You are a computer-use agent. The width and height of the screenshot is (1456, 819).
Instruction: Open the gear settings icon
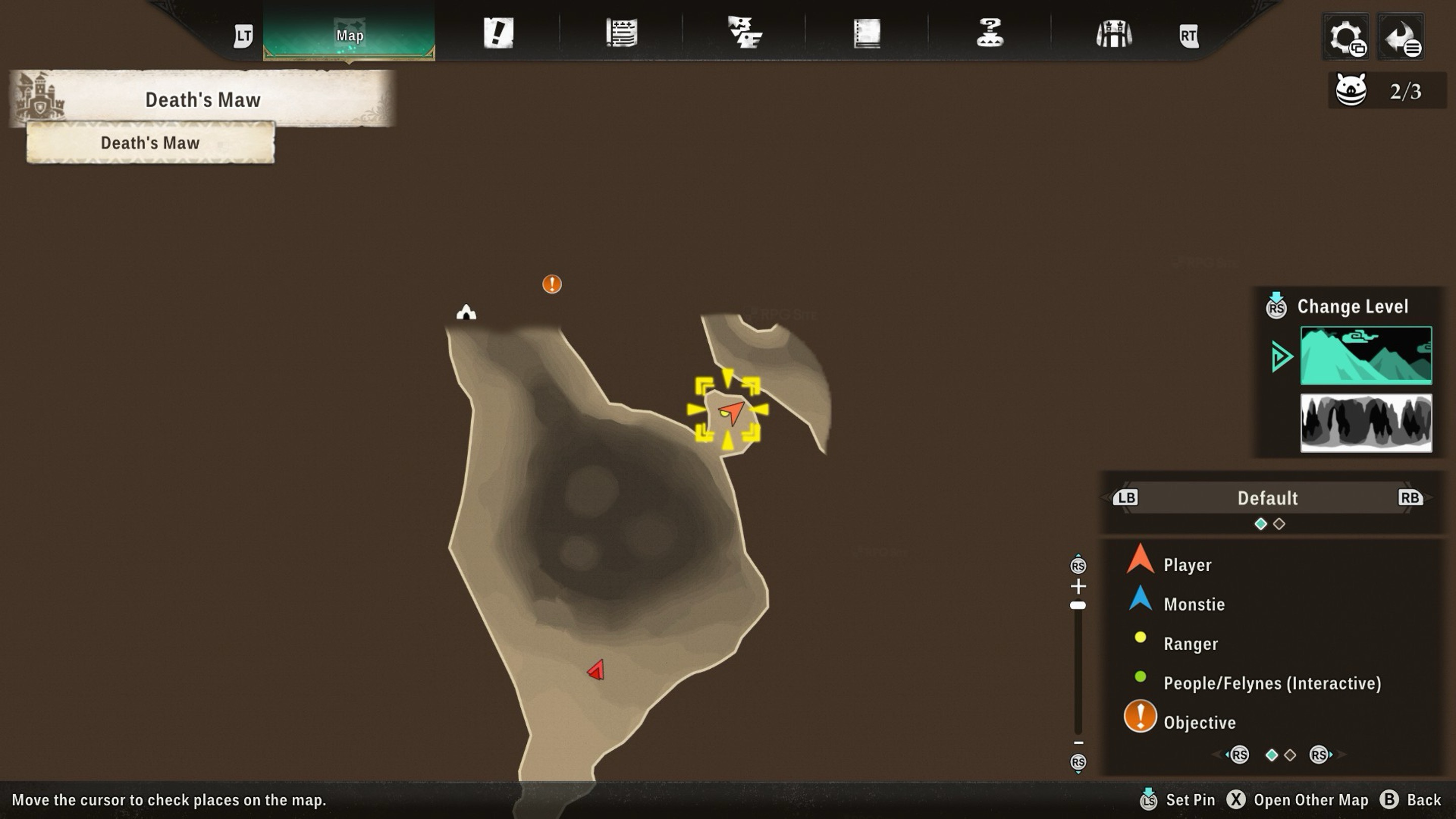tap(1346, 37)
